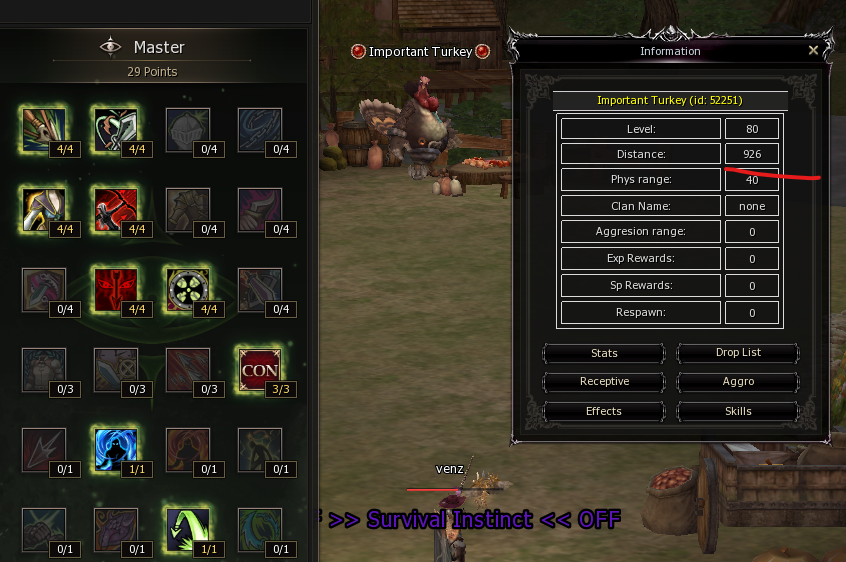
Task: Click the greyed-out knight helmet skill
Action: (186, 129)
